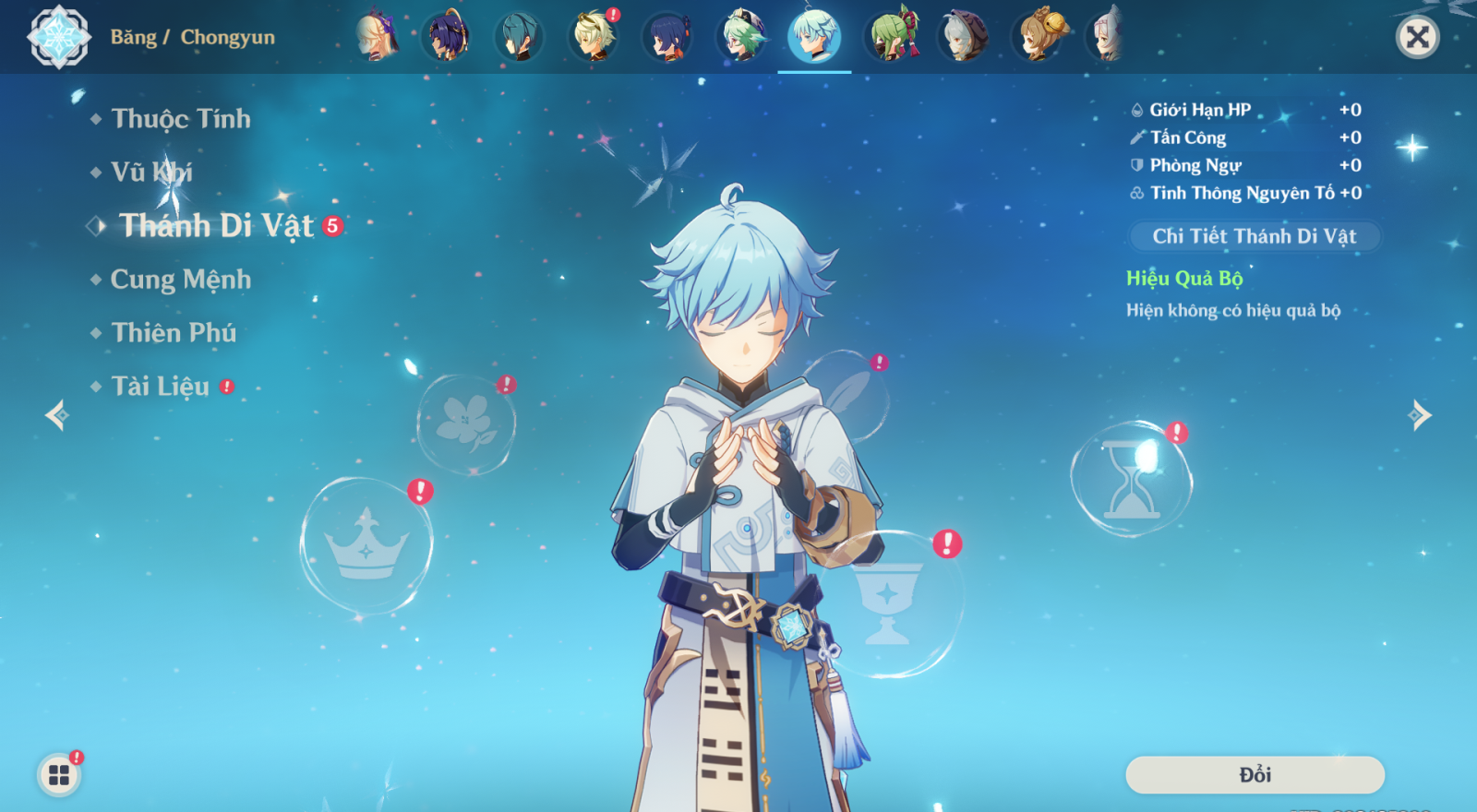1477x812 pixels.
Task: Go to the next character with the right arrow
Action: click(x=1420, y=415)
